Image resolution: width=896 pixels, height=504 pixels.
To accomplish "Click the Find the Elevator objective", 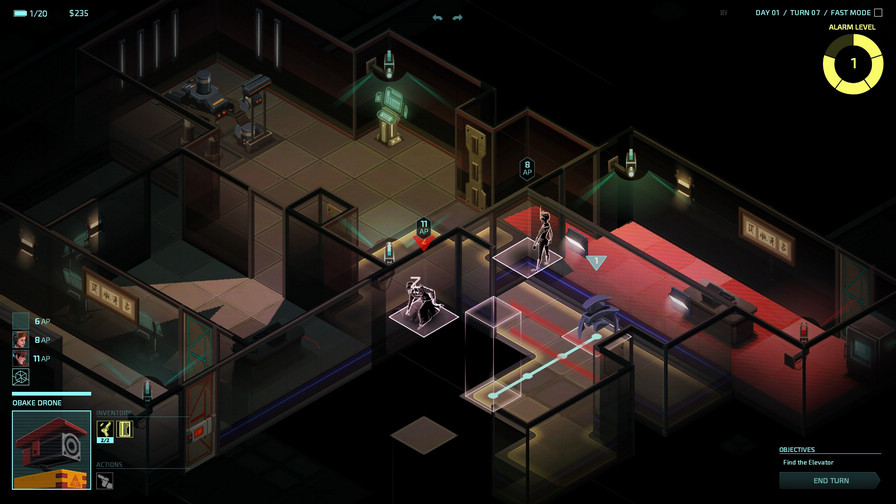I will tap(808, 462).
